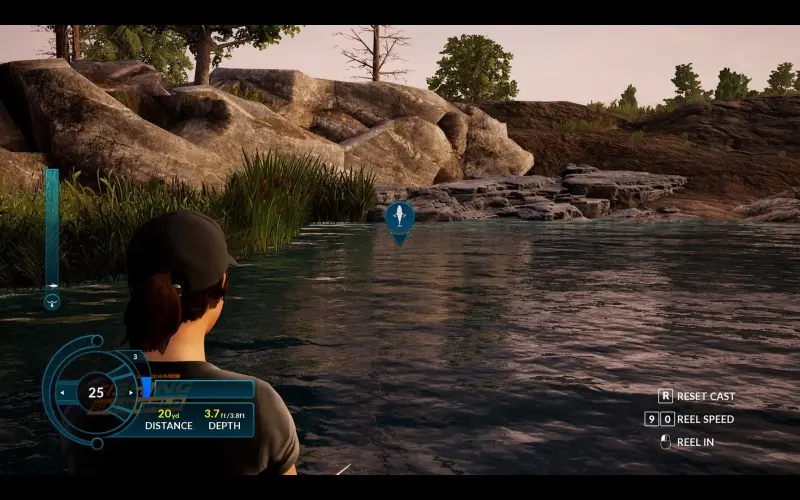Increase reel speed with the right arrow
800x500 pixels.
131,392
